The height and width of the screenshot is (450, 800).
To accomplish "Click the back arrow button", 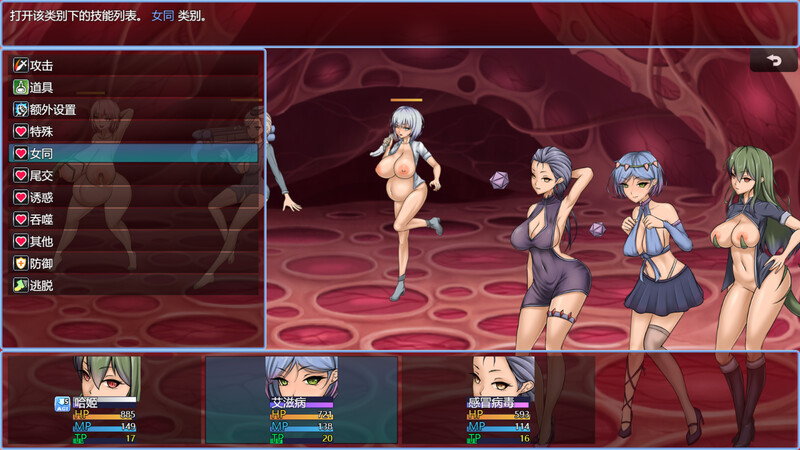I will 773,61.
